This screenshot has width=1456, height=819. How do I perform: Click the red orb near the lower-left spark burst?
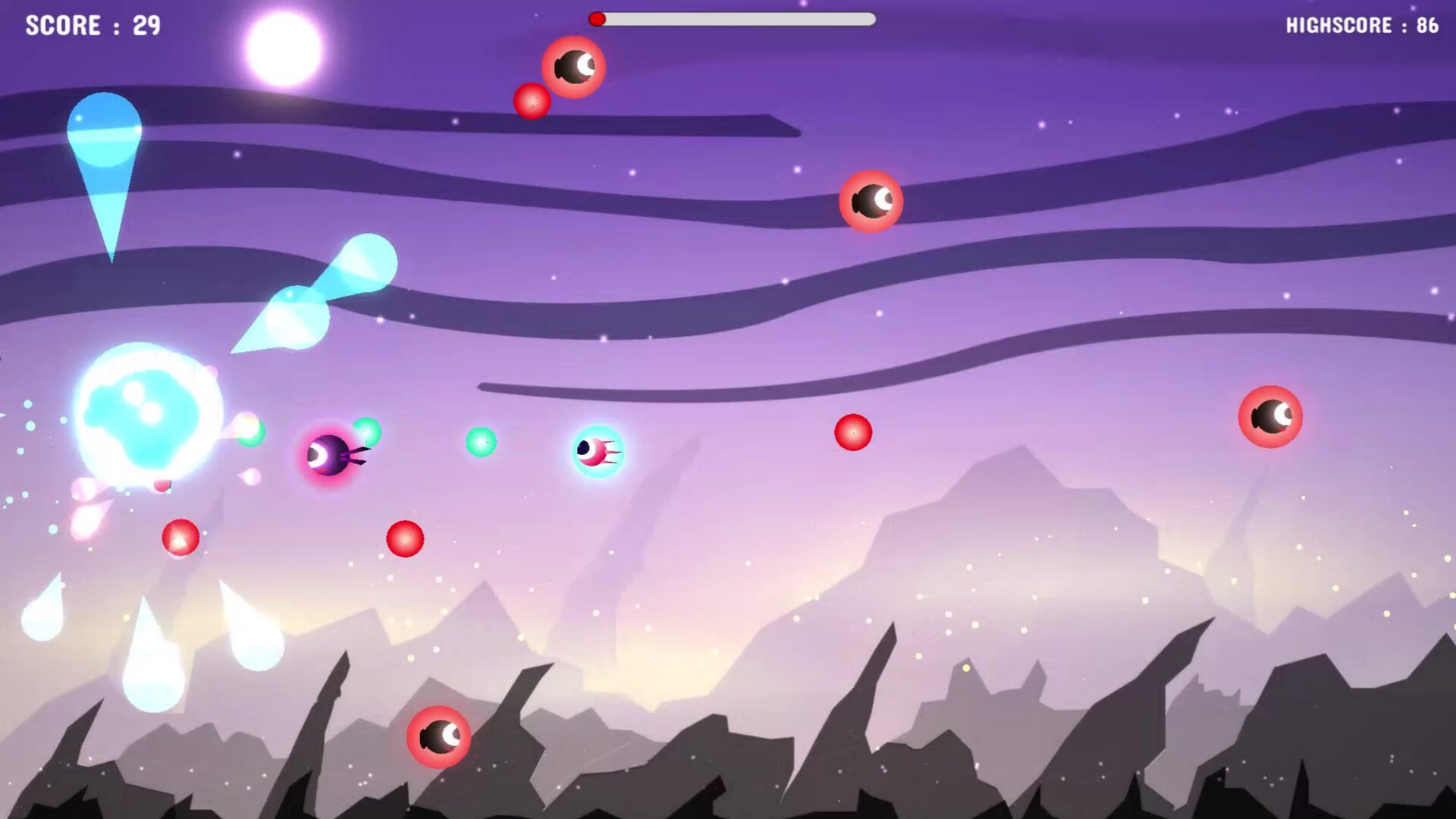[179, 535]
